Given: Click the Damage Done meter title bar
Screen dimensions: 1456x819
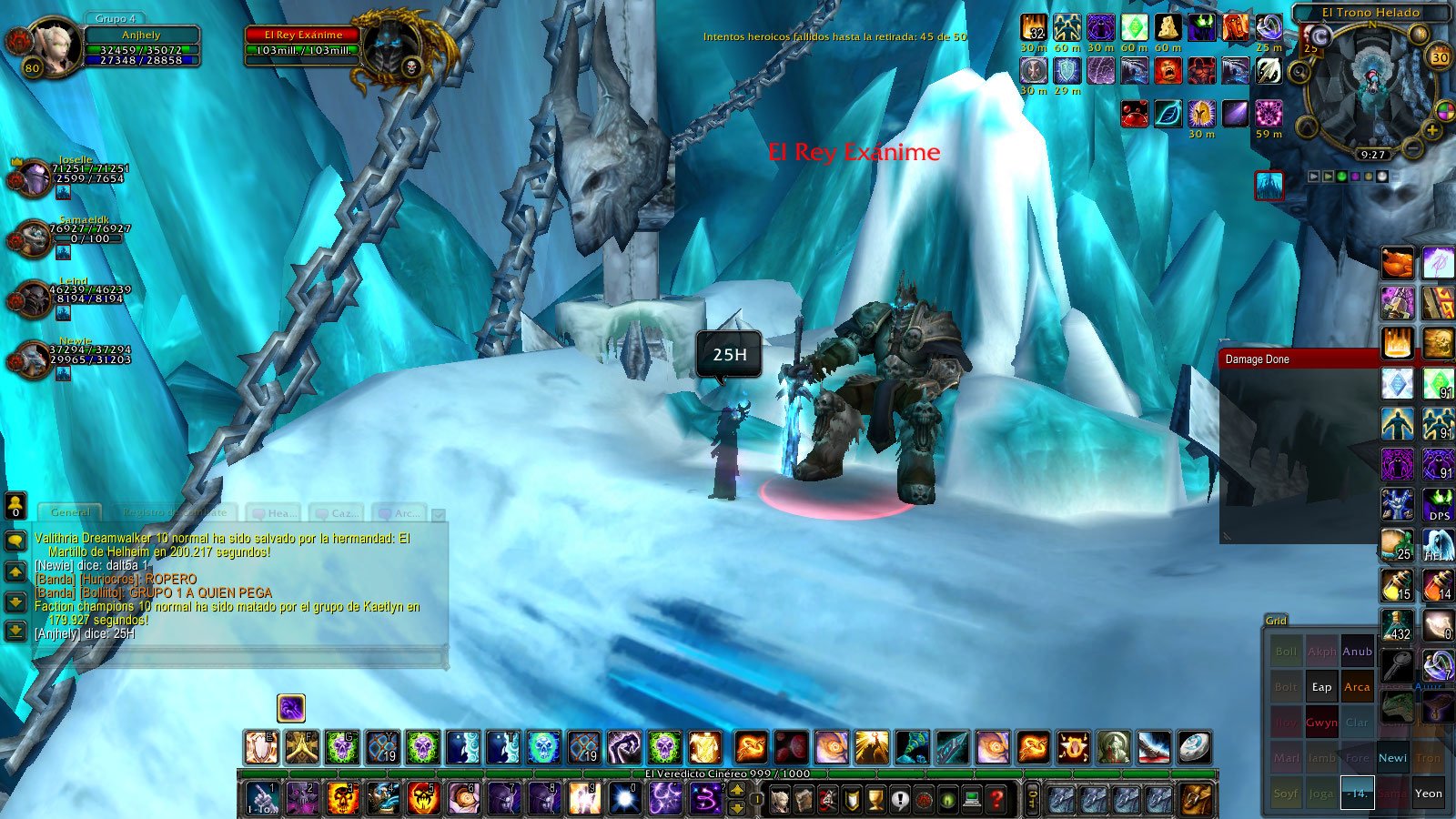Looking at the screenshot, I should [x=1299, y=359].
